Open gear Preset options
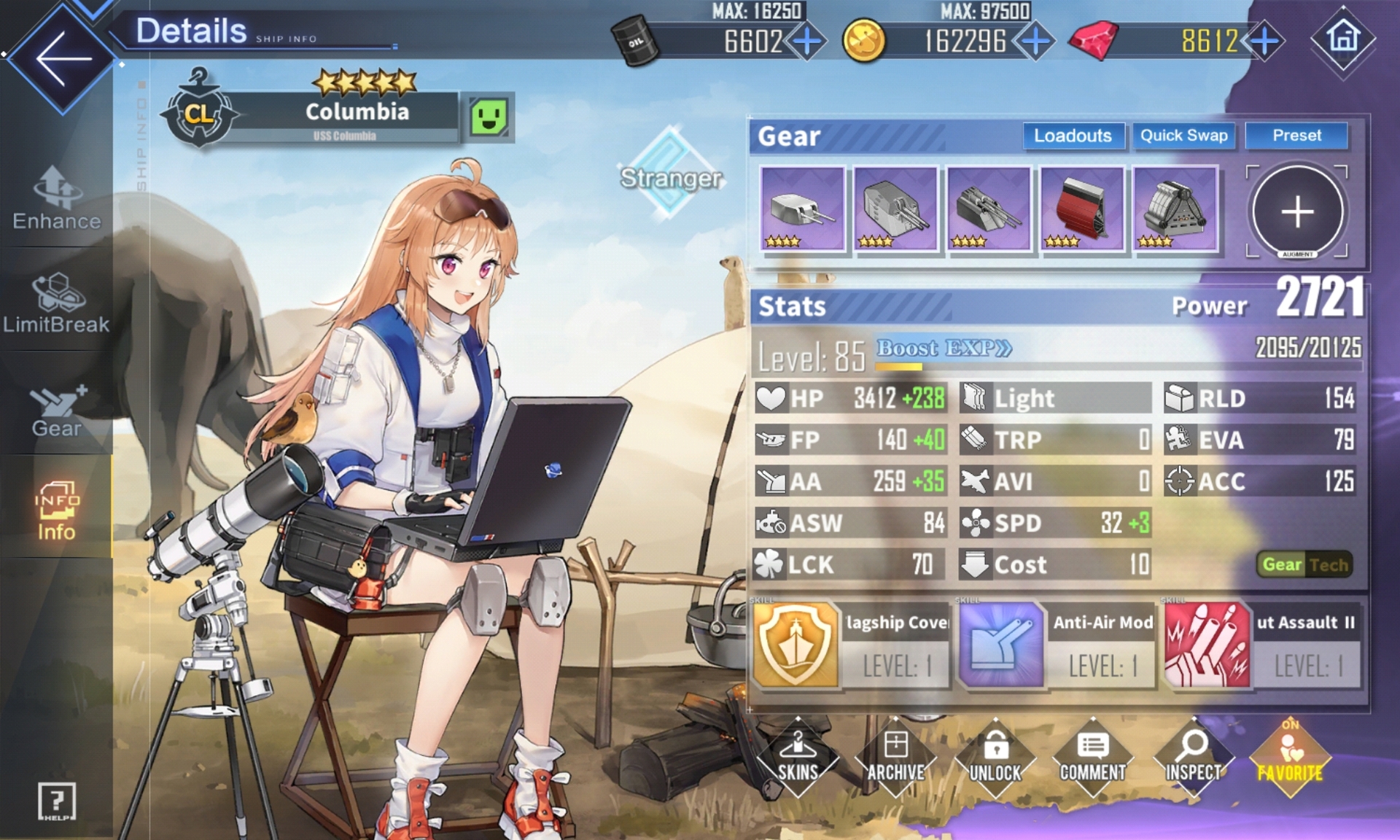This screenshot has width=1400, height=840. coord(1296,136)
